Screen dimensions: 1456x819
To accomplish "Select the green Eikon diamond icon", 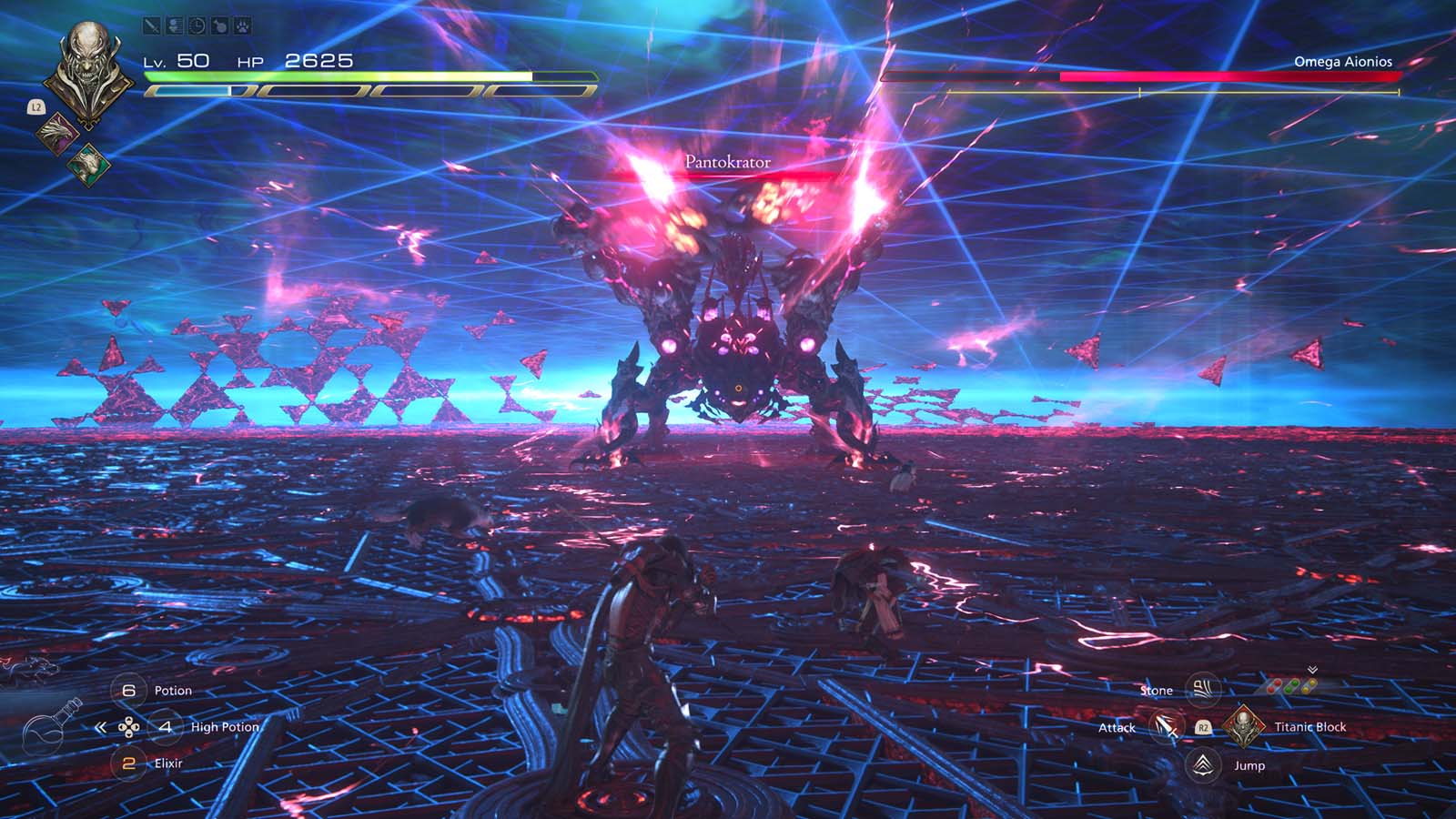I will (x=88, y=165).
